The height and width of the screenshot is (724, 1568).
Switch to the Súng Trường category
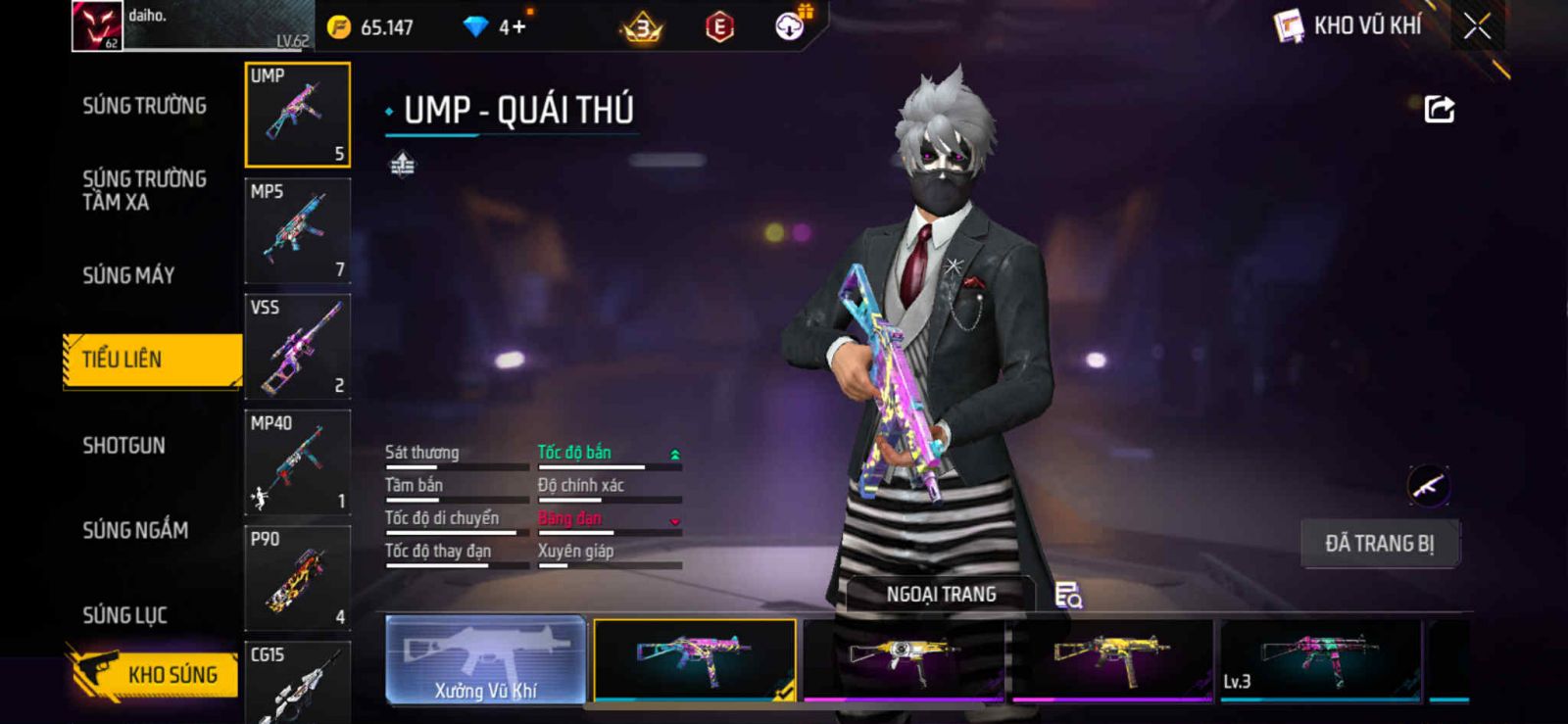(144, 106)
